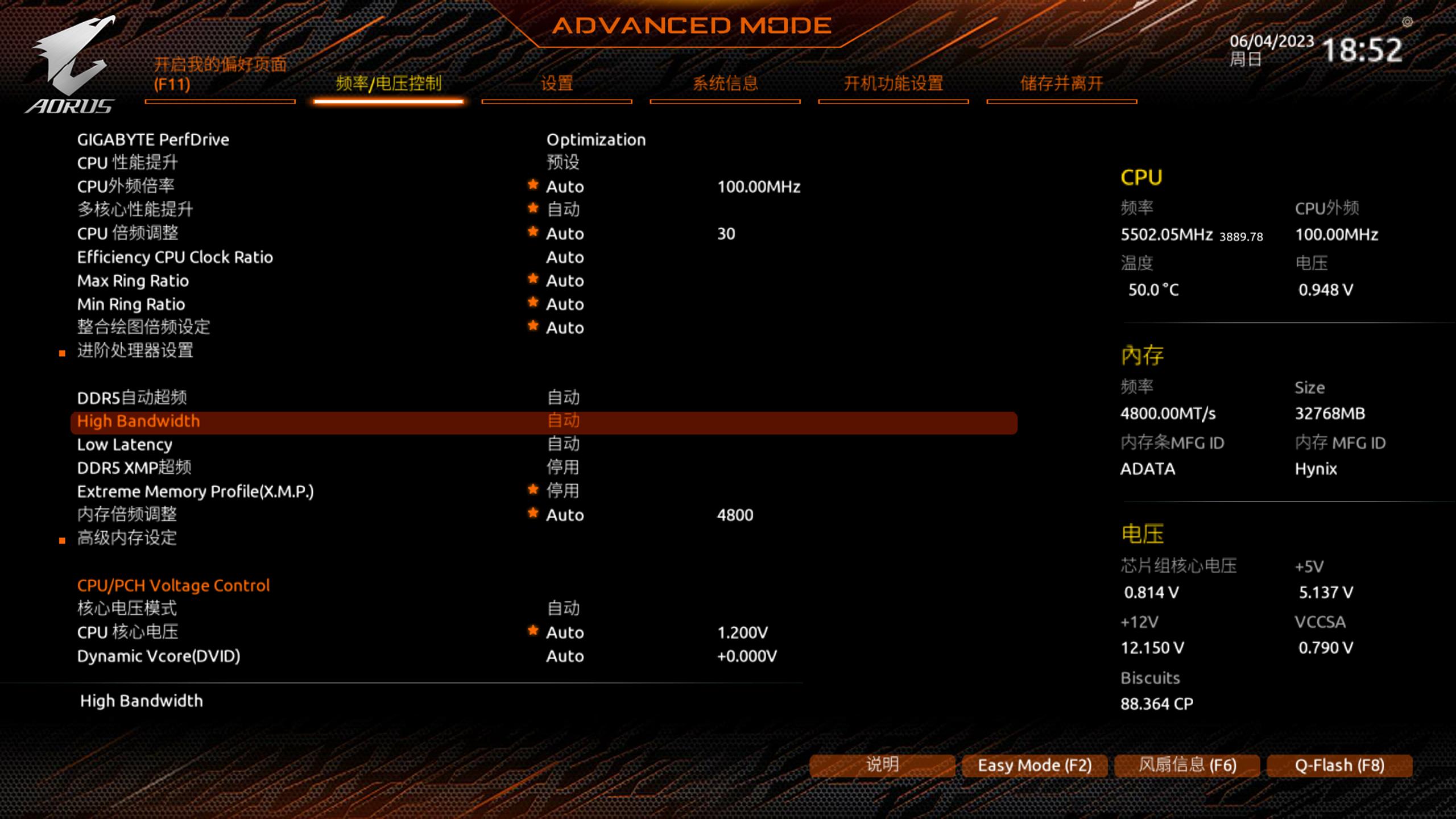The height and width of the screenshot is (819, 1456).
Task: Select the DDR5 XMP超频 option
Action: (x=134, y=468)
